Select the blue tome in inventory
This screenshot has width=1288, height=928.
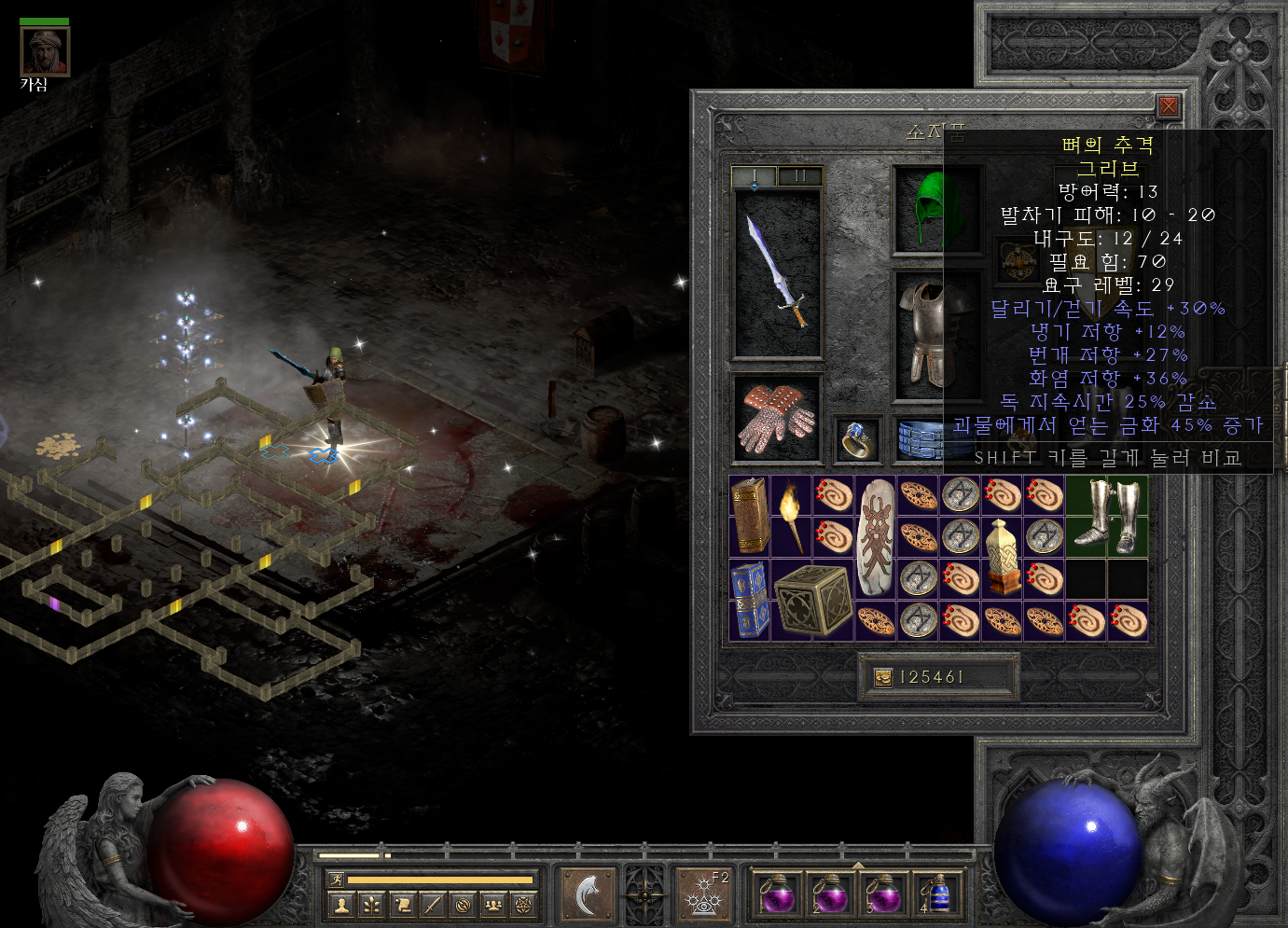[750, 600]
